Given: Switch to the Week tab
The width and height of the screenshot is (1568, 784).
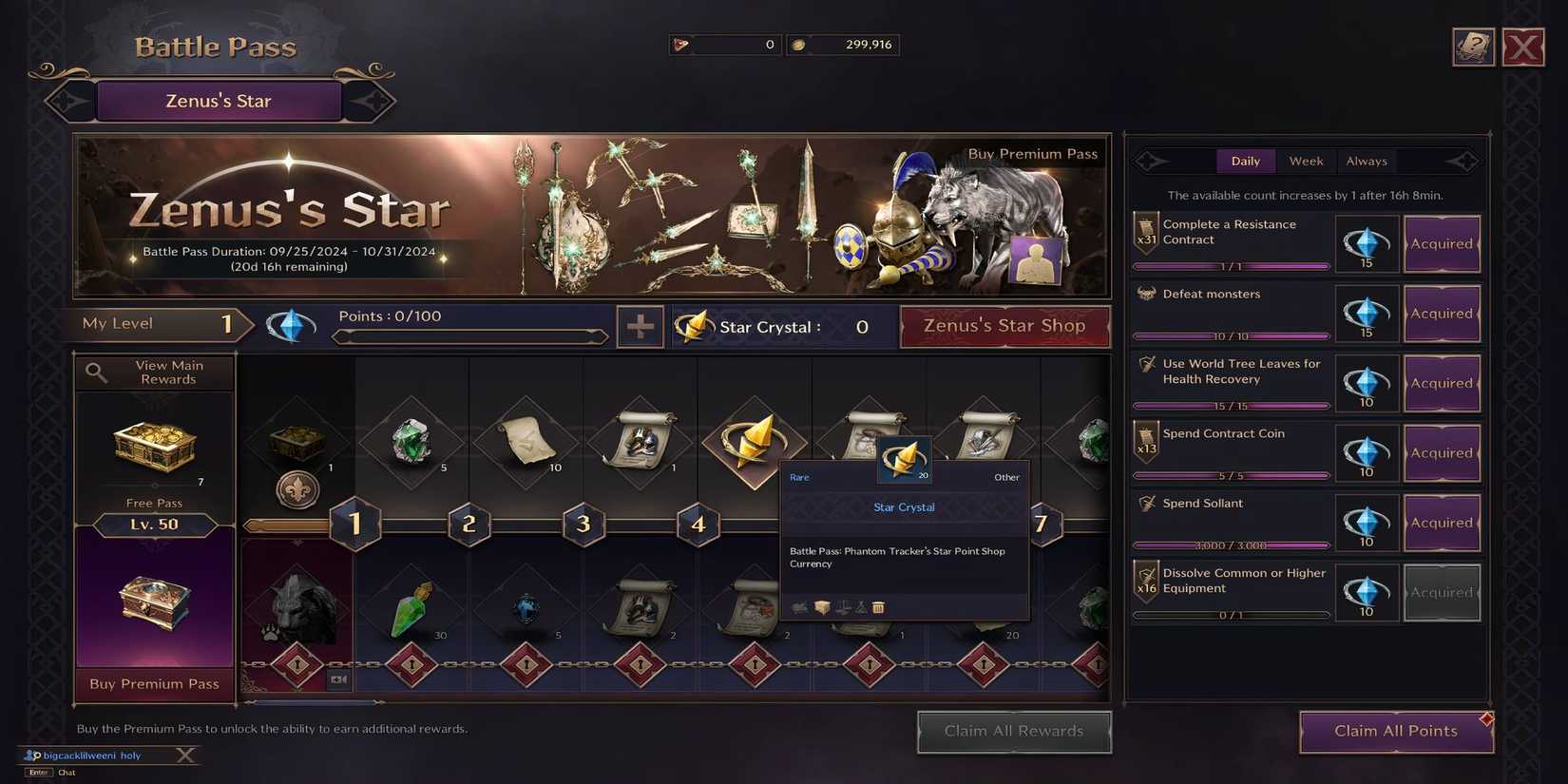Looking at the screenshot, I should click(x=1306, y=161).
